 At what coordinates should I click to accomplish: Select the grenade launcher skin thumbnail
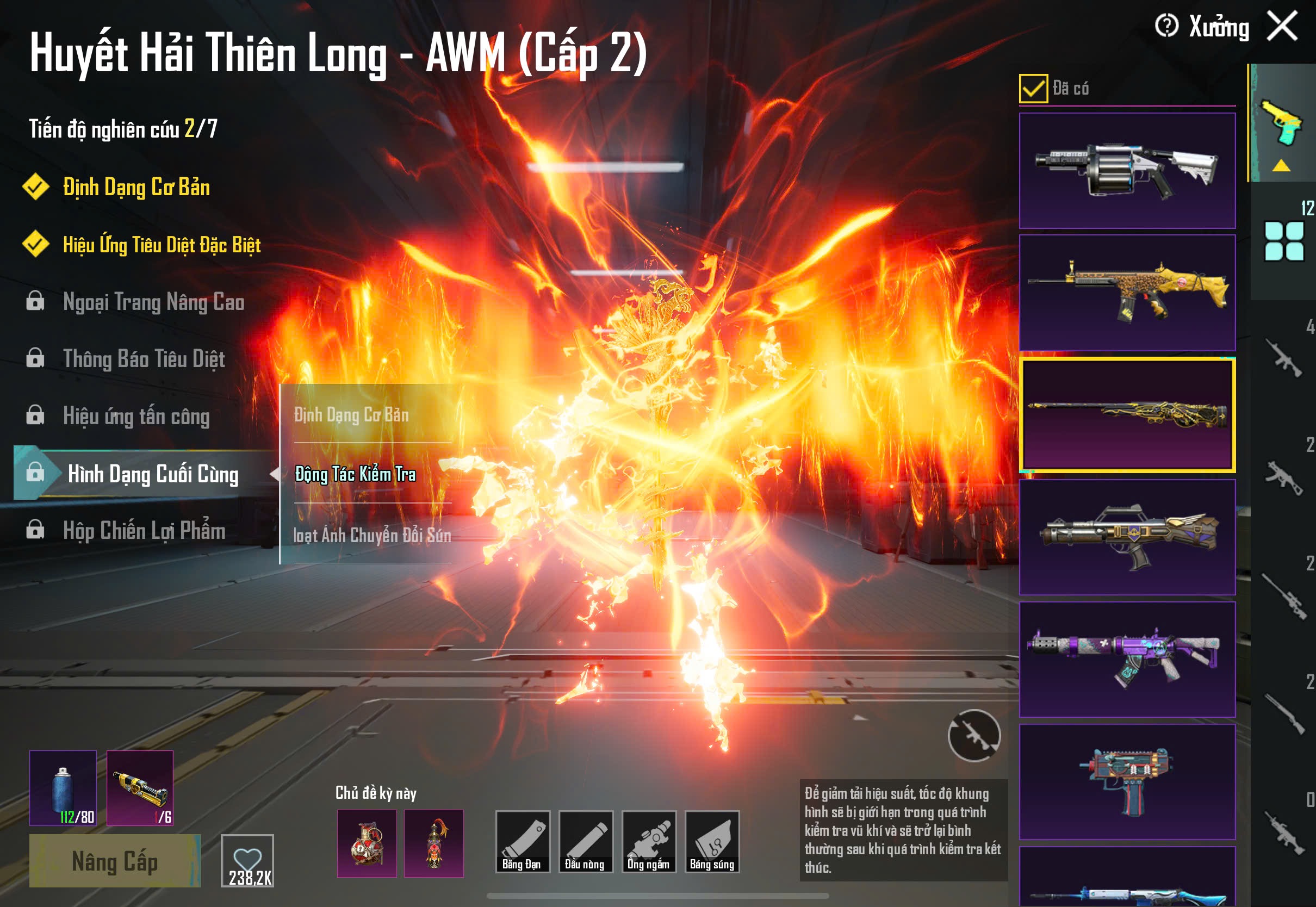click(1127, 171)
